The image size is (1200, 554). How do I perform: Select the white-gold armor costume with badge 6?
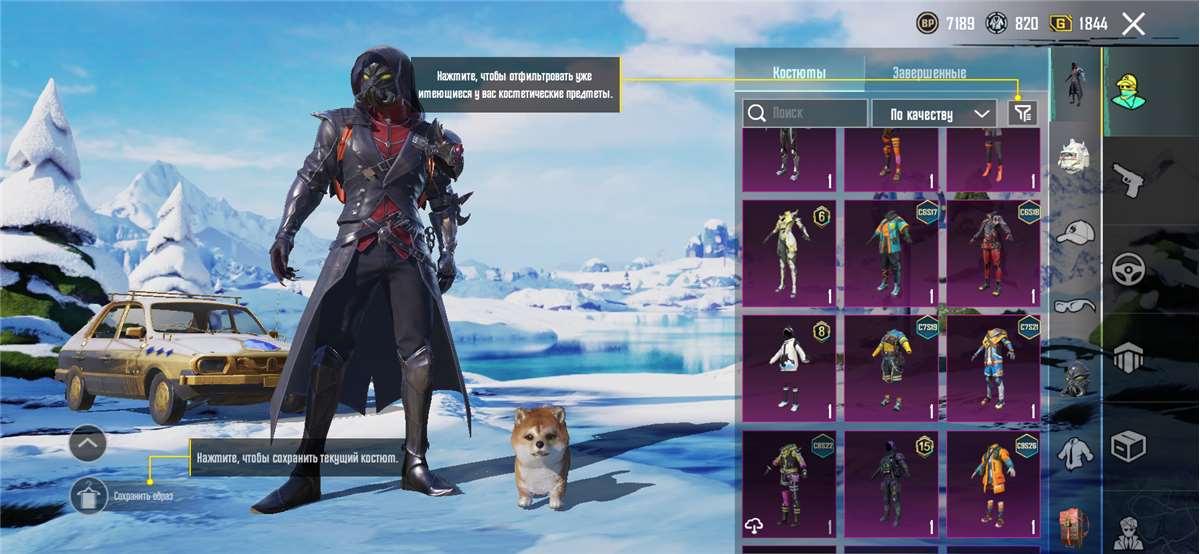(x=789, y=253)
